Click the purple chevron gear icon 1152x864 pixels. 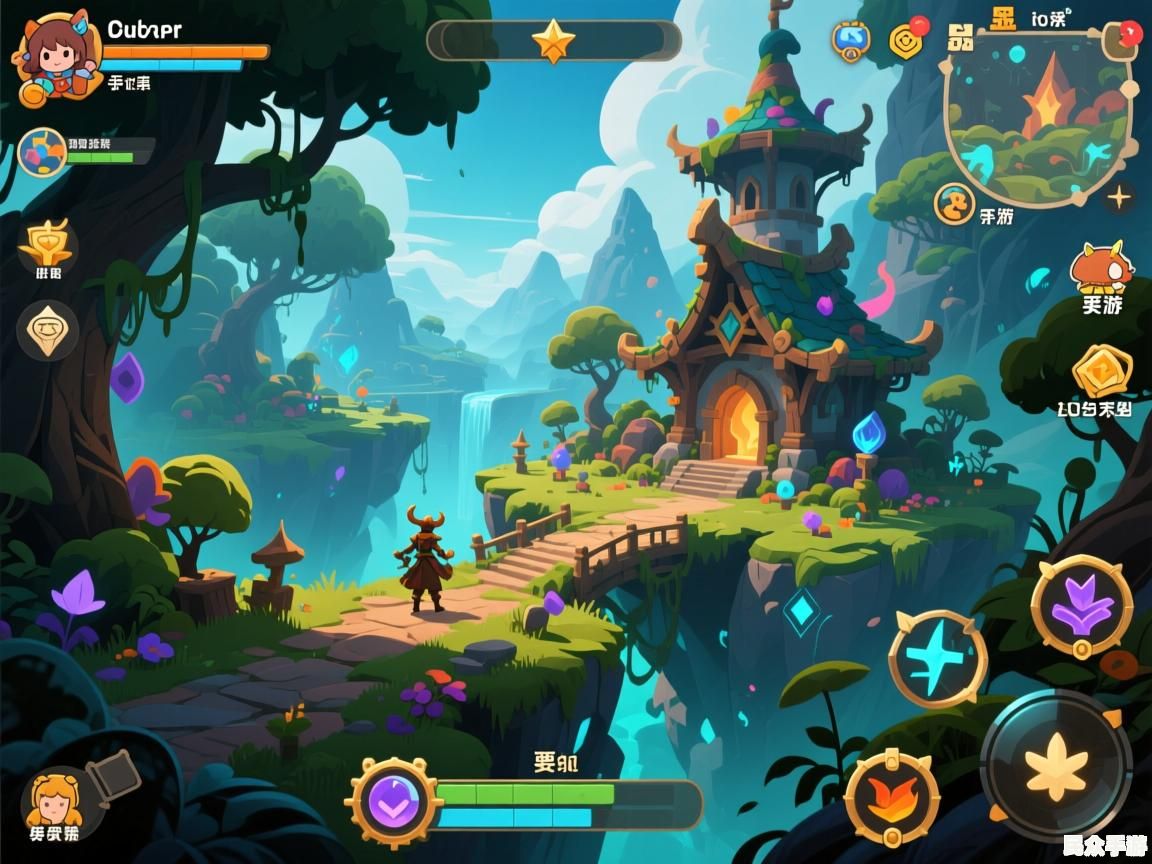(x=394, y=802)
